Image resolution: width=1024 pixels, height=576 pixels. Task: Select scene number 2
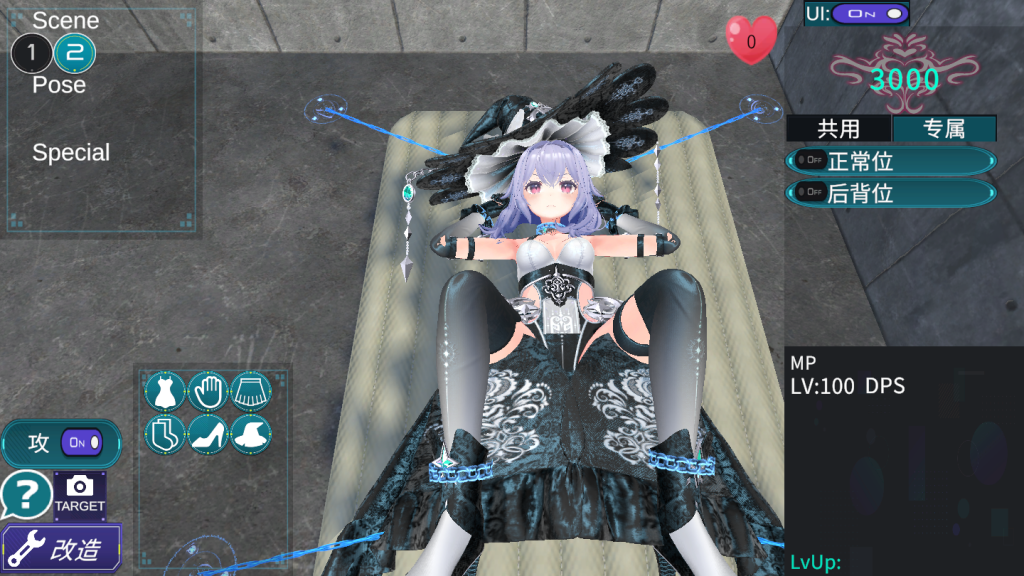tap(74, 52)
